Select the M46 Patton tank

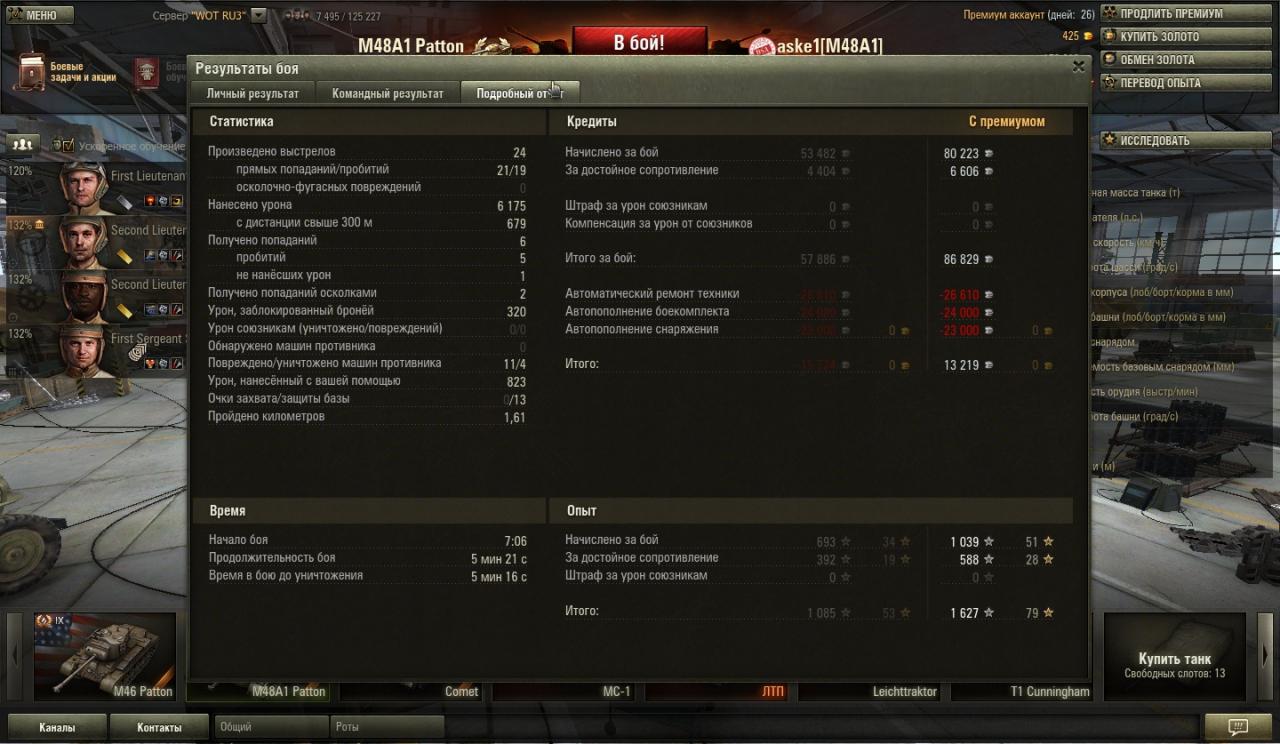[x=105, y=656]
